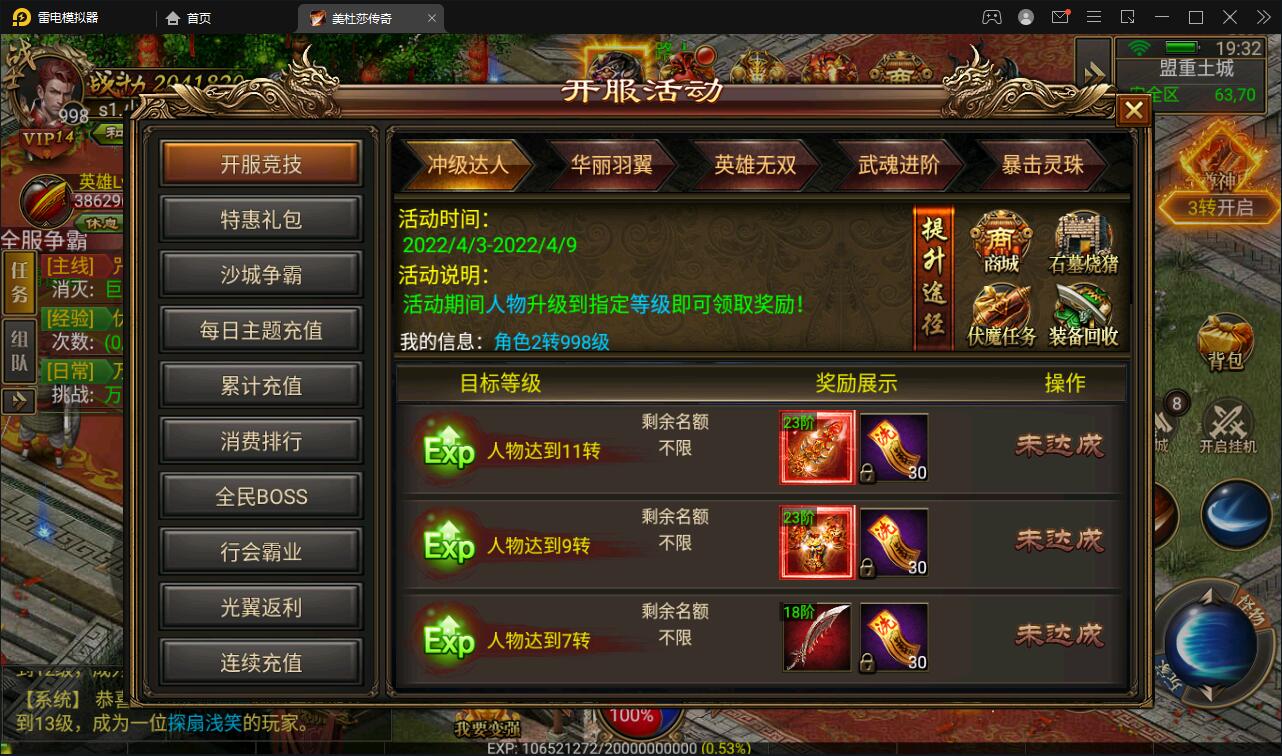The image size is (1282, 756).
Task: Open the 全民BOSS section
Action: [260, 495]
